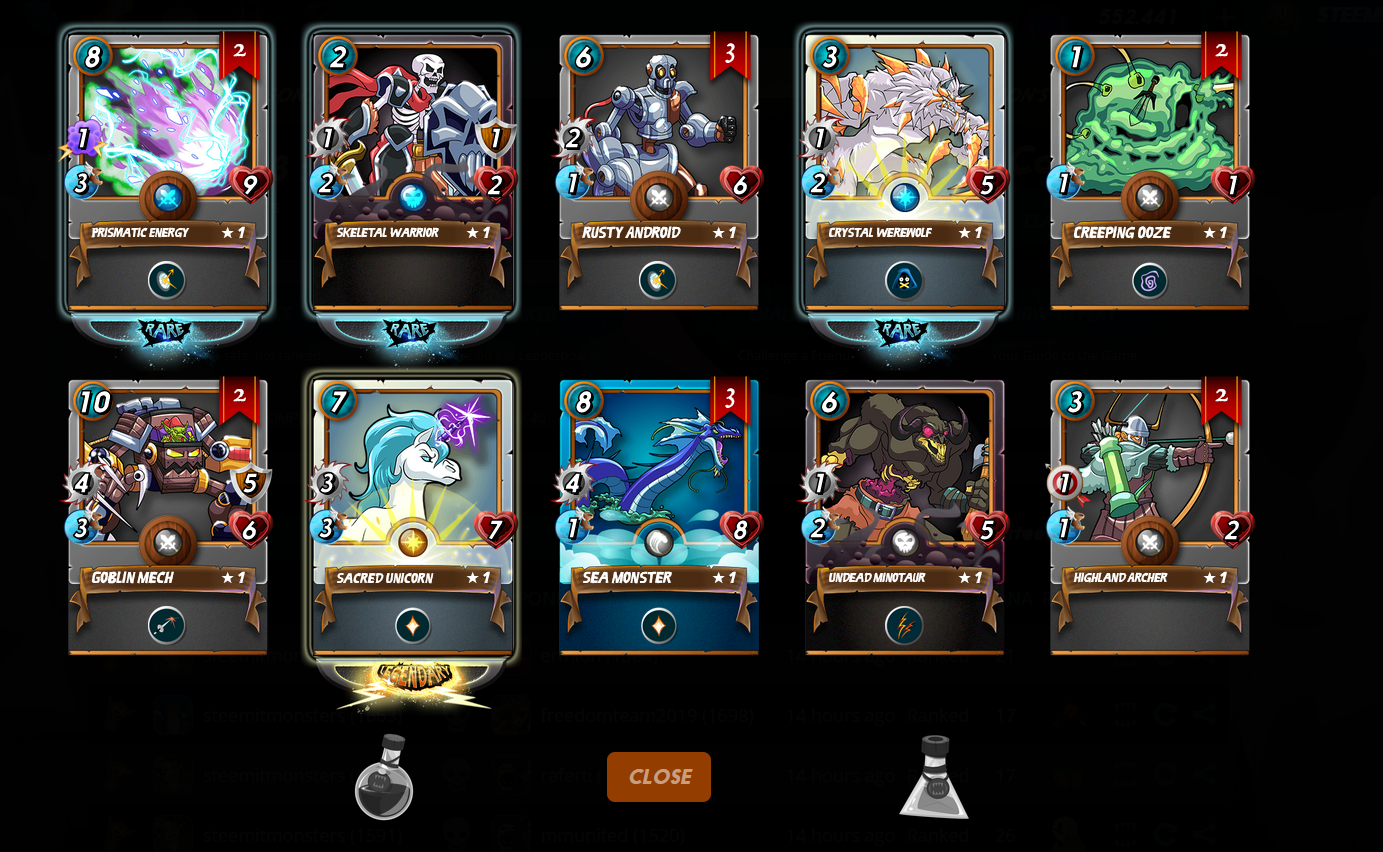View the Goblin Mech card
This screenshot has width=1383, height=852.
pos(167,516)
